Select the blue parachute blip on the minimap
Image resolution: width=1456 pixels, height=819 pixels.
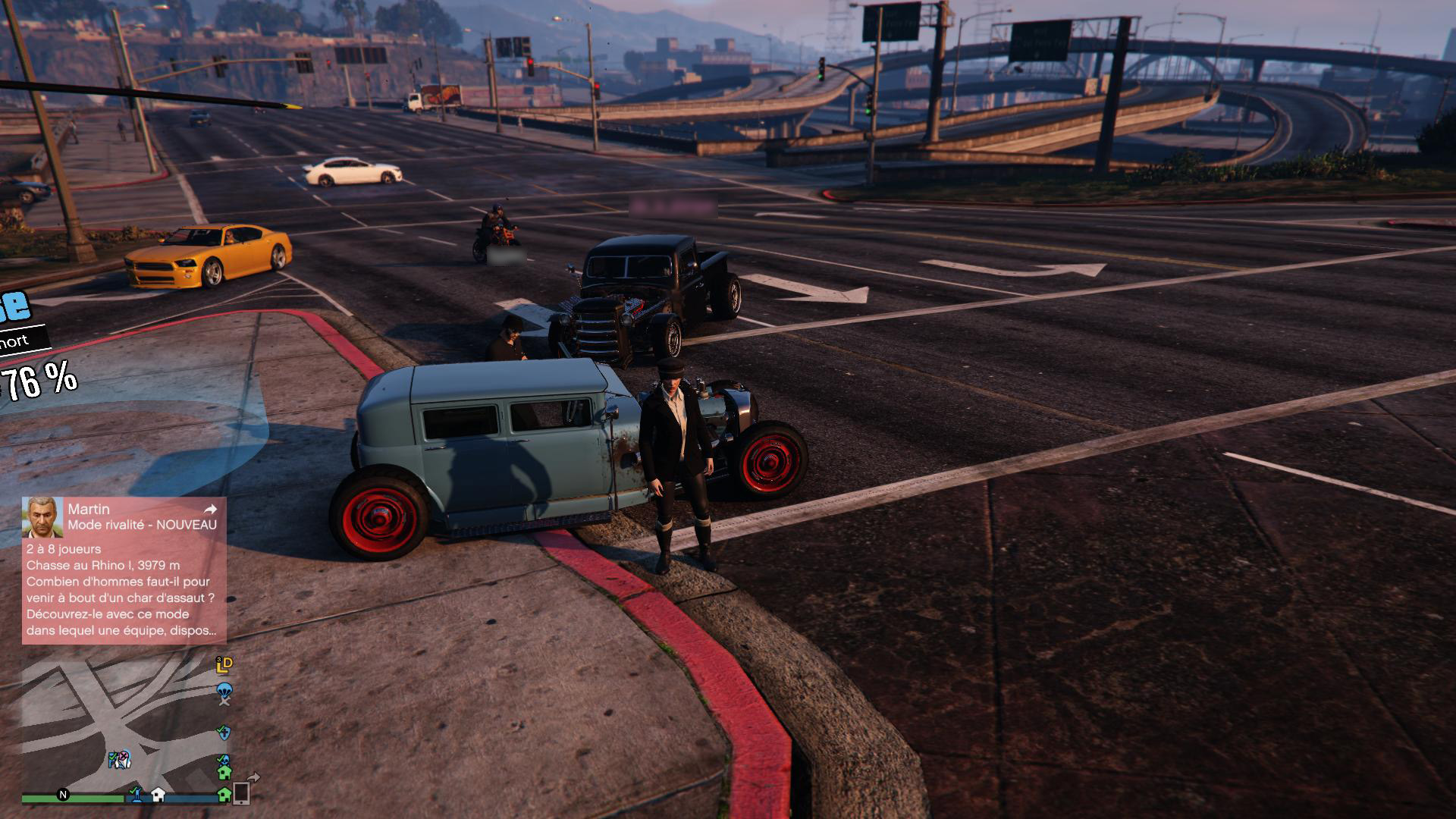click(224, 692)
